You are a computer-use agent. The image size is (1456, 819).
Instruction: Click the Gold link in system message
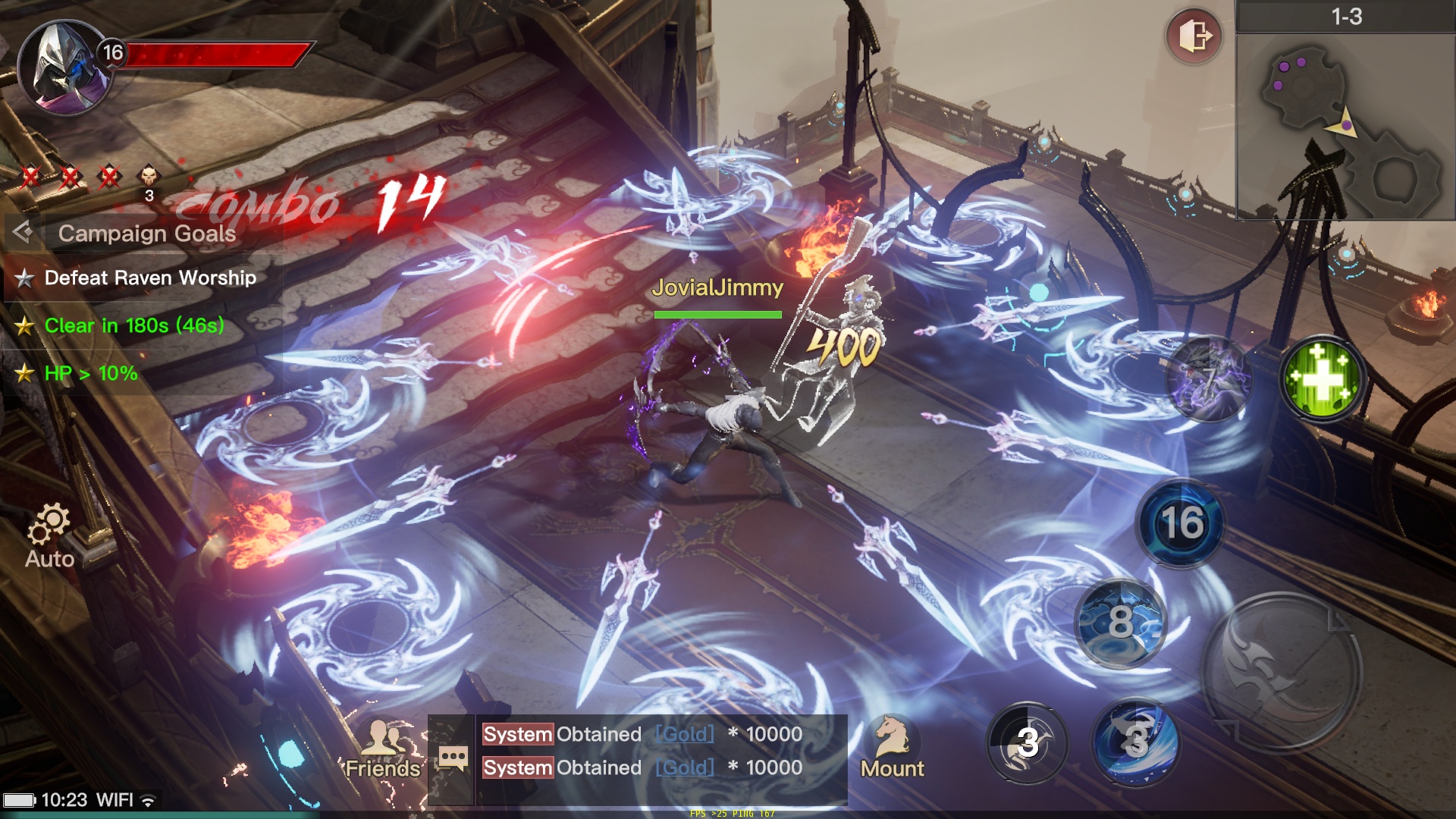click(685, 734)
